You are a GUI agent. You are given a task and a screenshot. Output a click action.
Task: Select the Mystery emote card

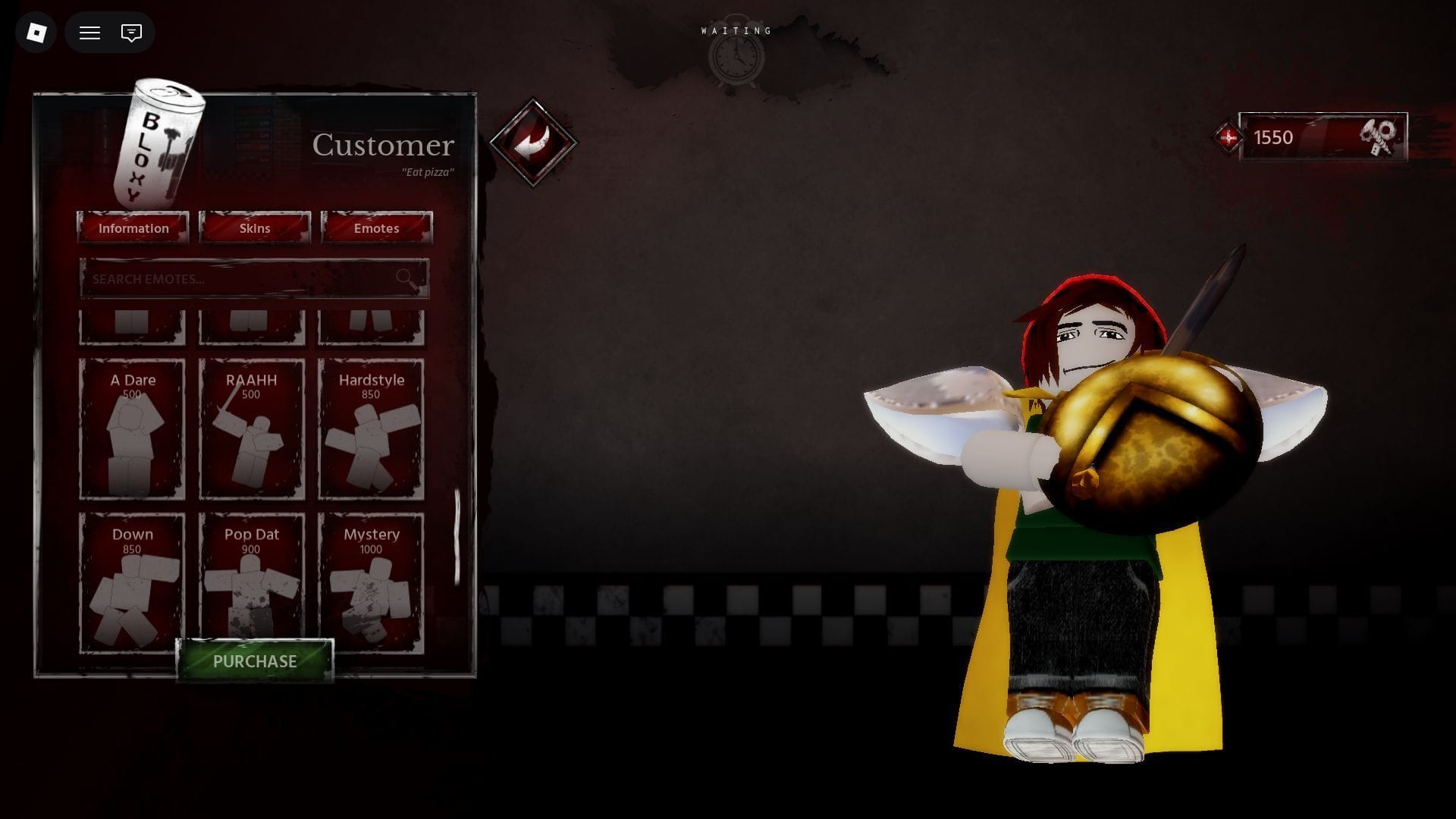[x=371, y=581]
